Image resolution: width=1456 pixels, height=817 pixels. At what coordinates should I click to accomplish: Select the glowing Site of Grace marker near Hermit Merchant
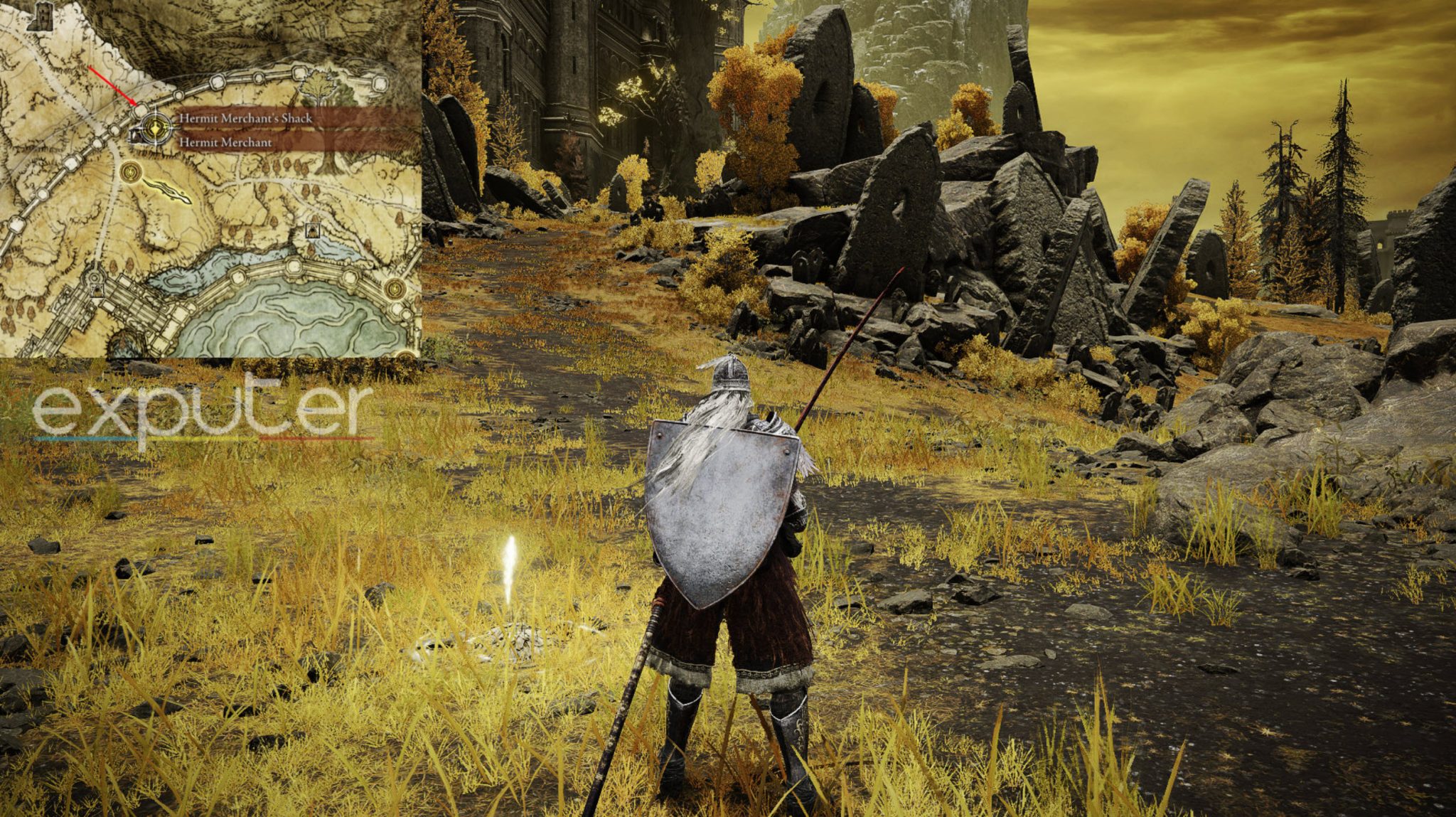coord(154,130)
